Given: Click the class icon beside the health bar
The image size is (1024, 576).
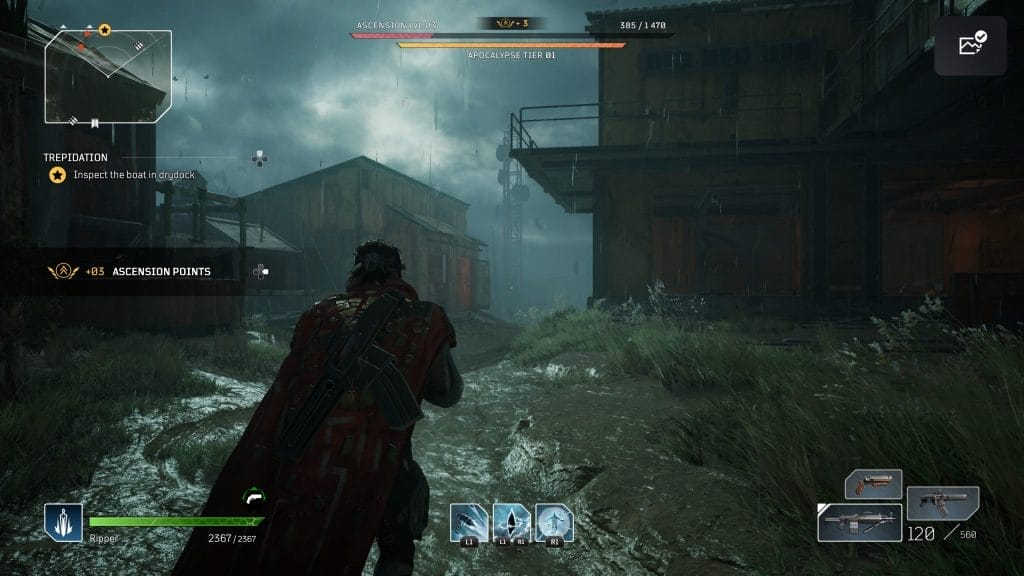Looking at the screenshot, I should [63, 522].
